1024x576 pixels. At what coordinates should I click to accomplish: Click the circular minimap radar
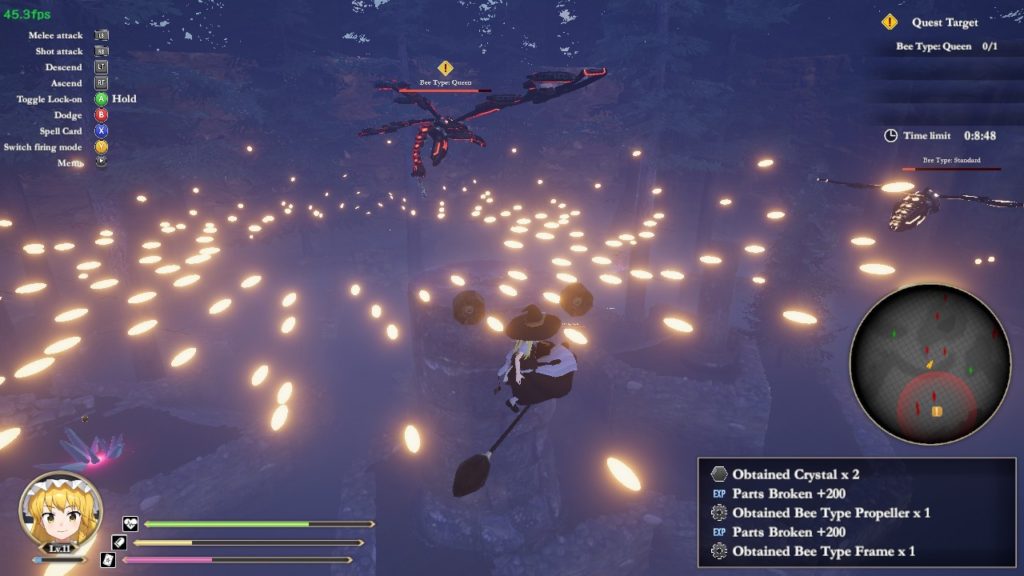(929, 364)
